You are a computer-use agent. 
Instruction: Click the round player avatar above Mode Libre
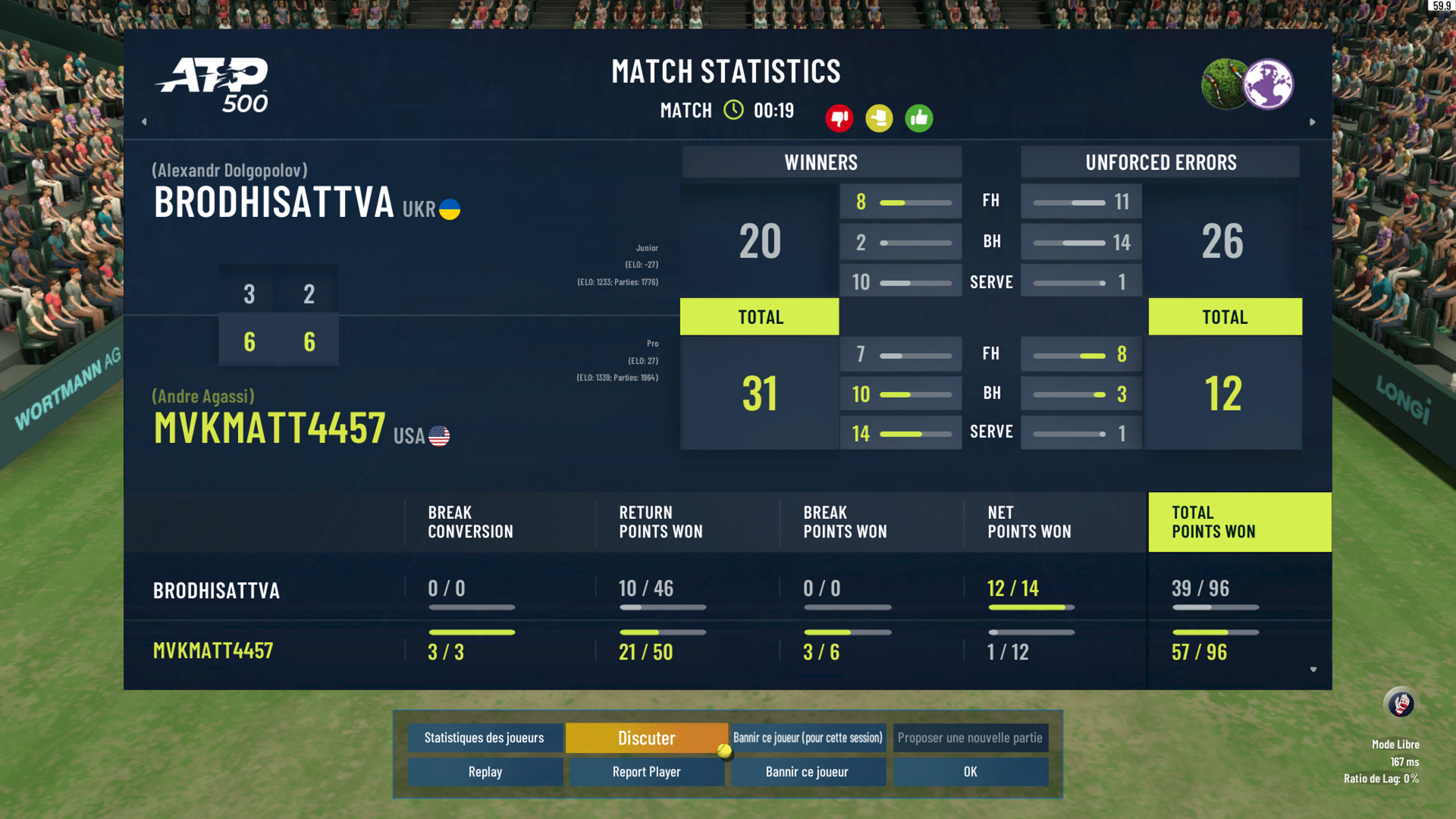(x=1400, y=704)
